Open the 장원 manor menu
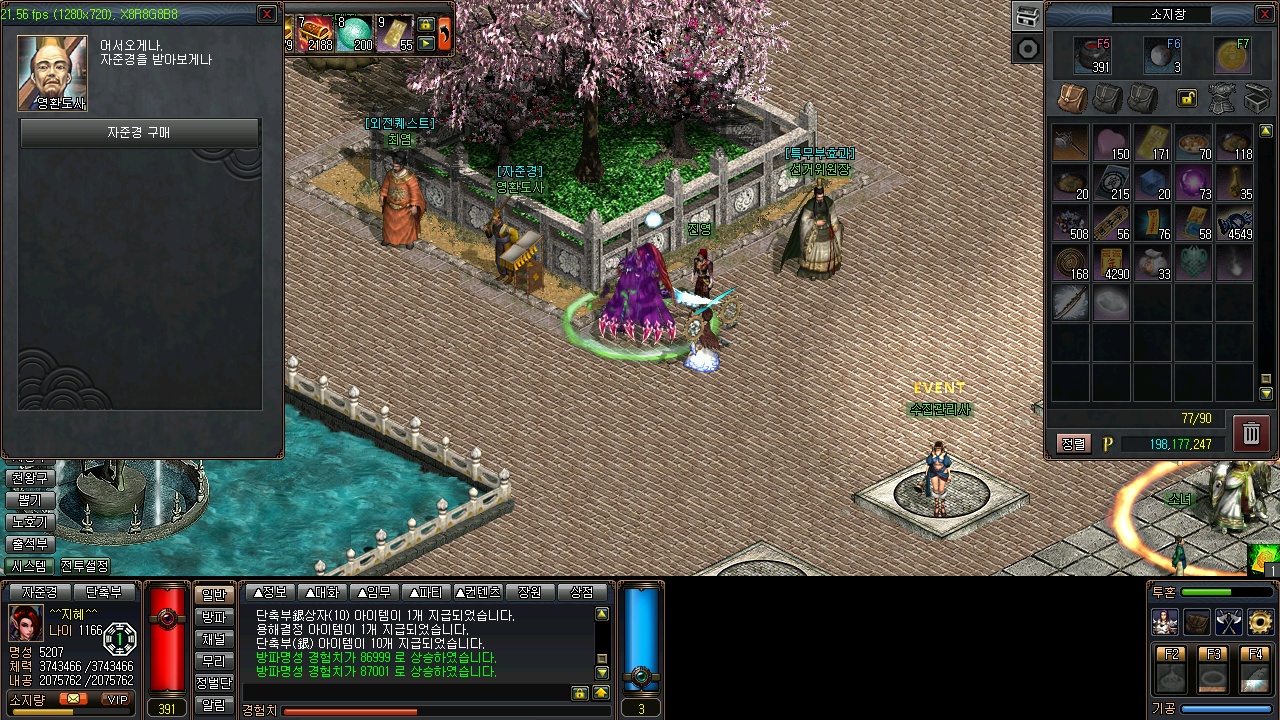 pos(530,592)
